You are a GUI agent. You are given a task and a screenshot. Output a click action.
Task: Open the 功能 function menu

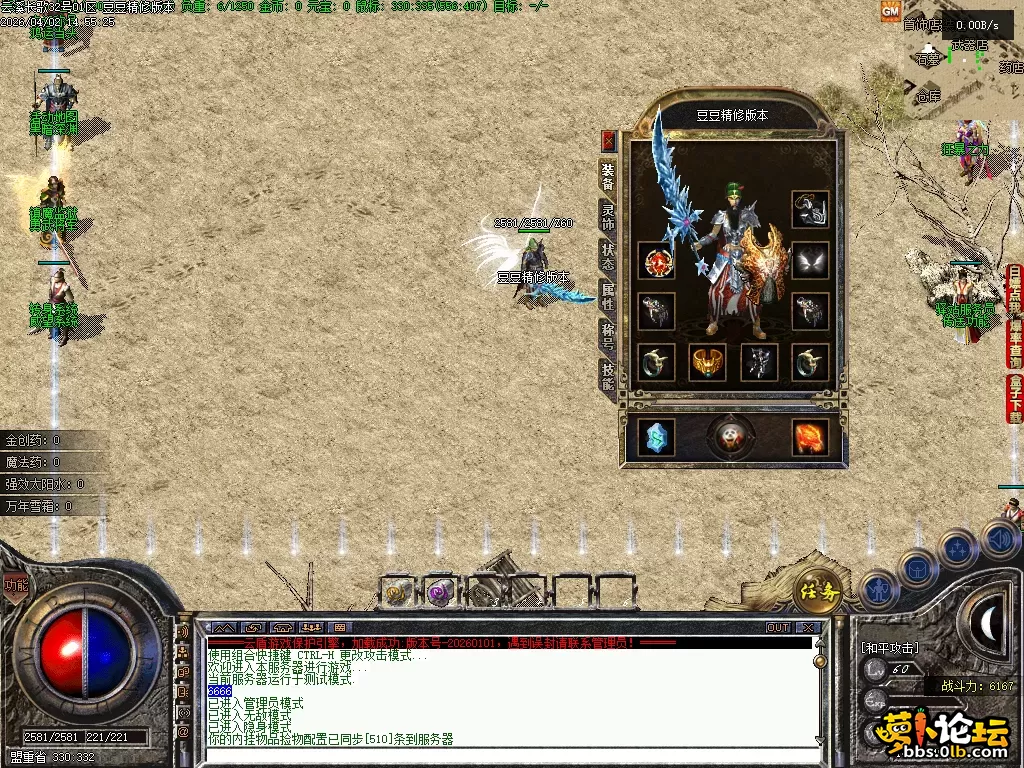(15, 586)
